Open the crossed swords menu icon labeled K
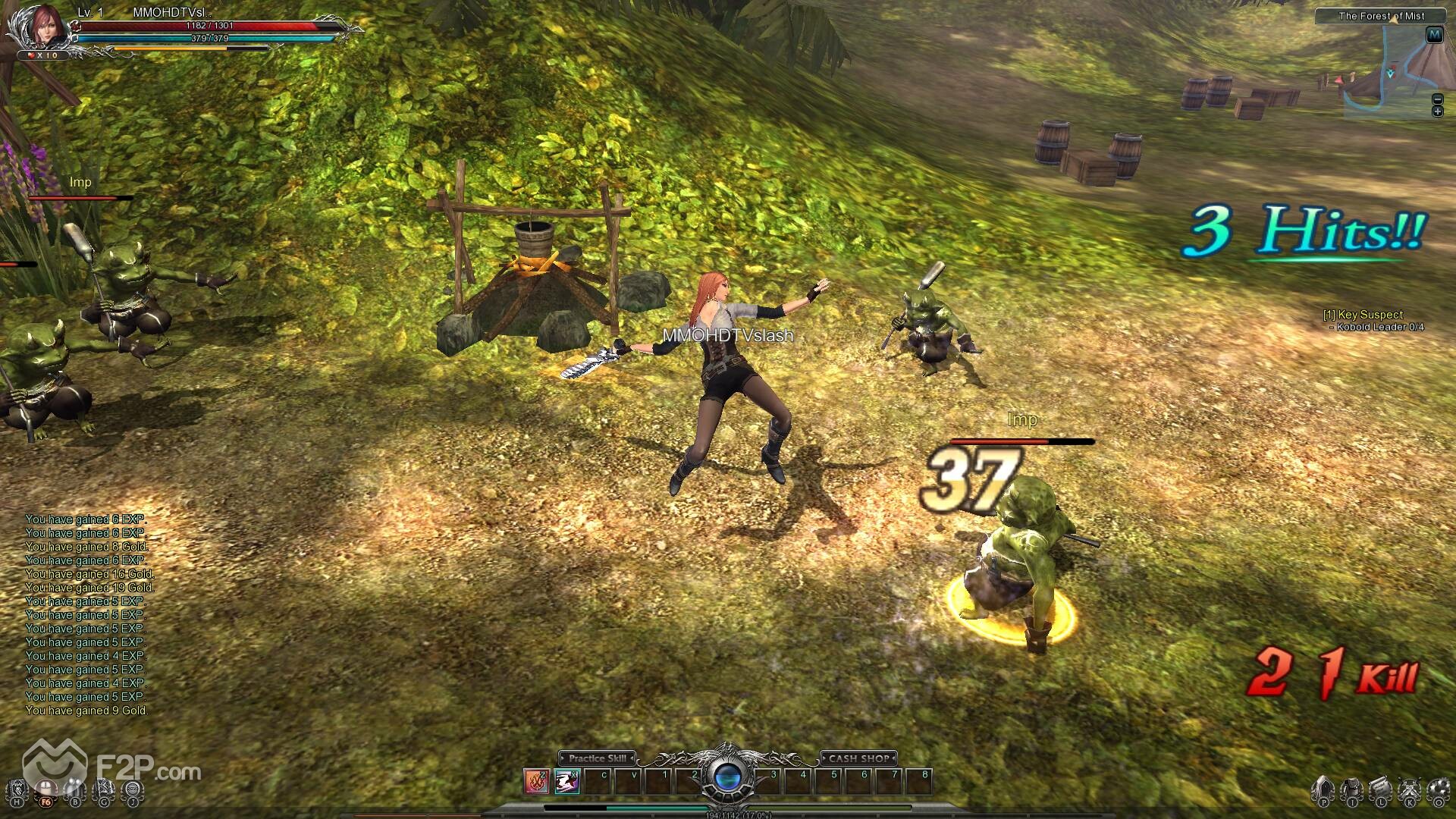The image size is (1456, 819). coord(1409,791)
